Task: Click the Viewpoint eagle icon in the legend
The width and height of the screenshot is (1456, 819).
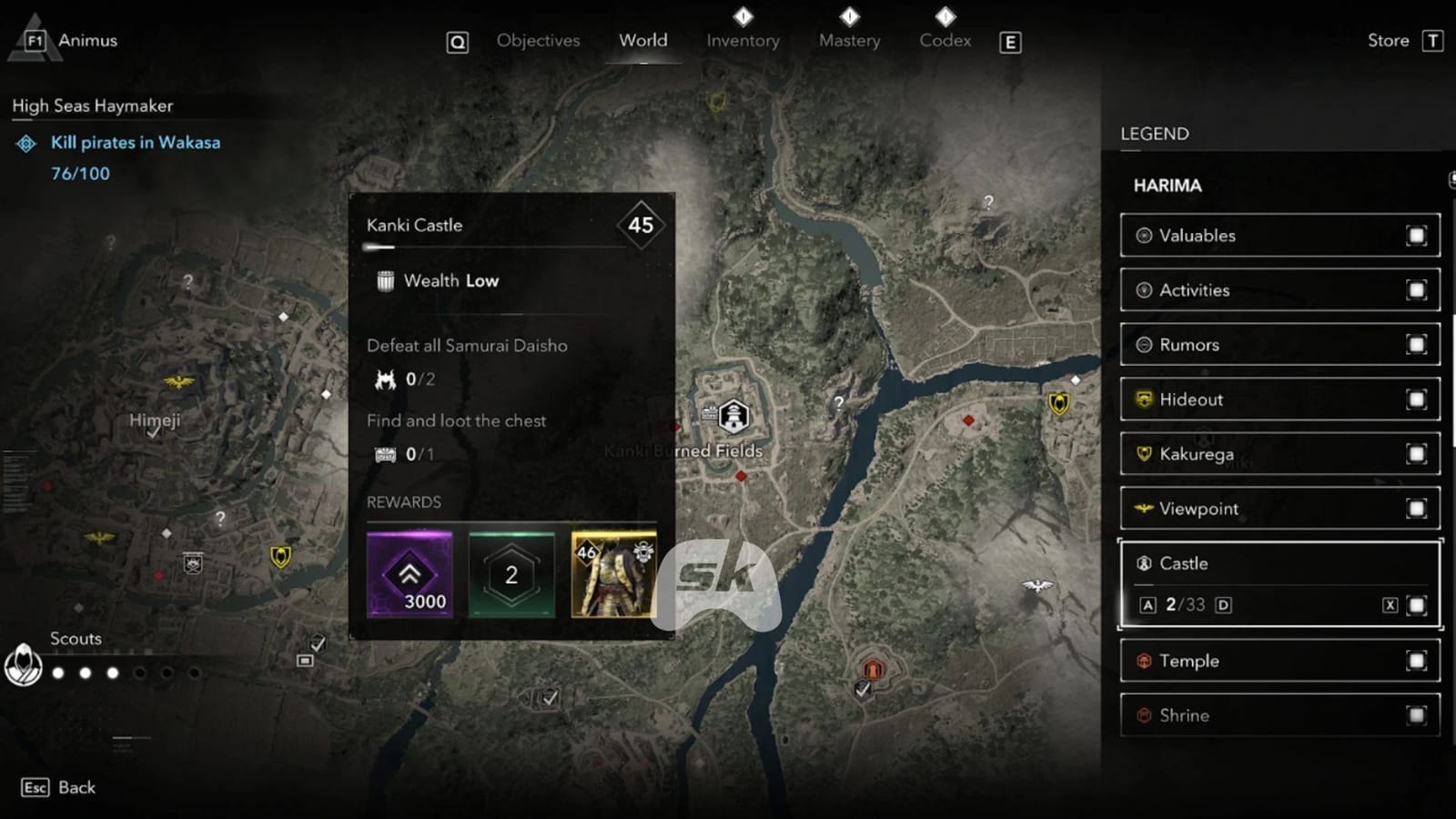Action: [1144, 508]
